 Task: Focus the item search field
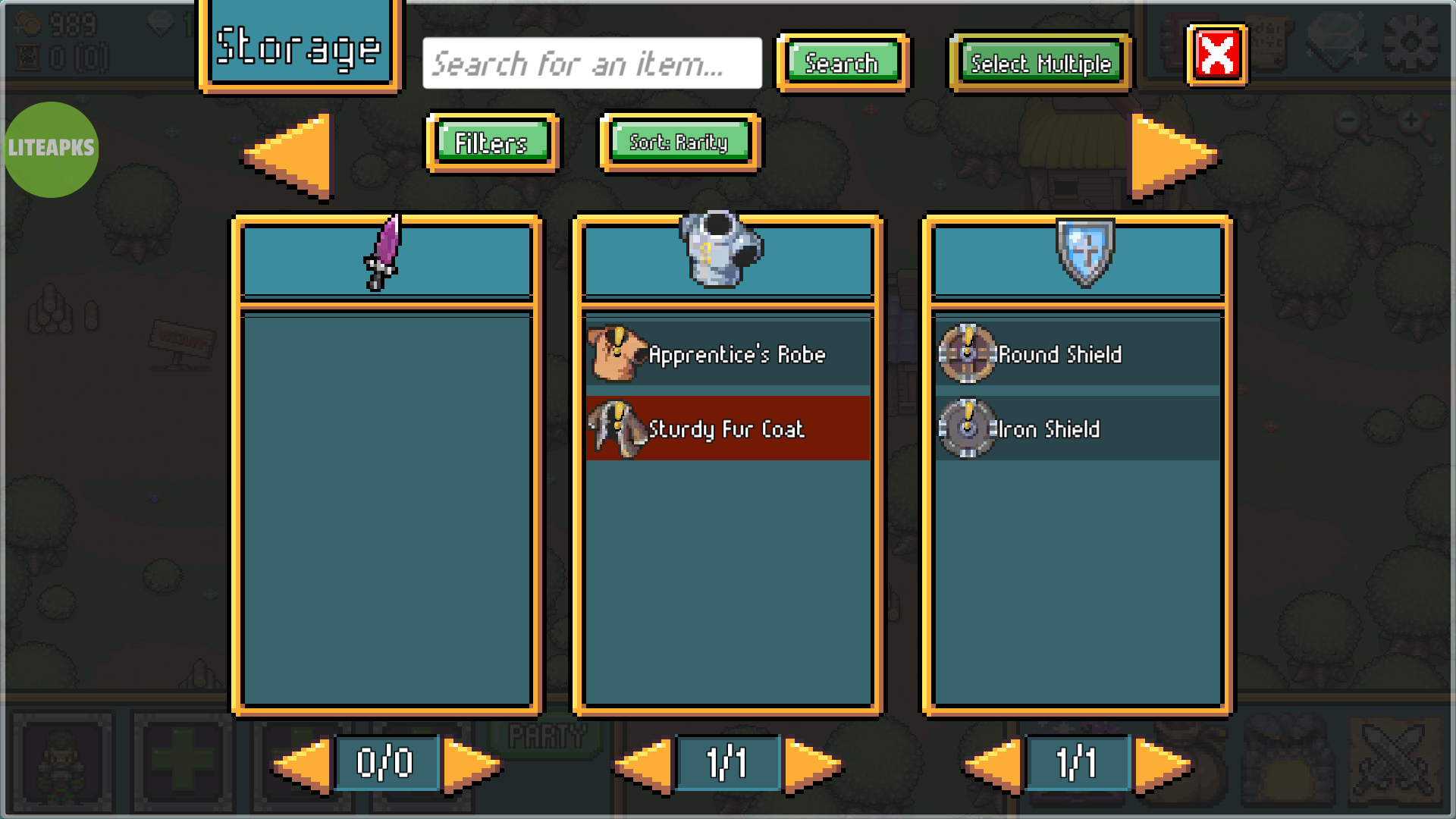591,64
